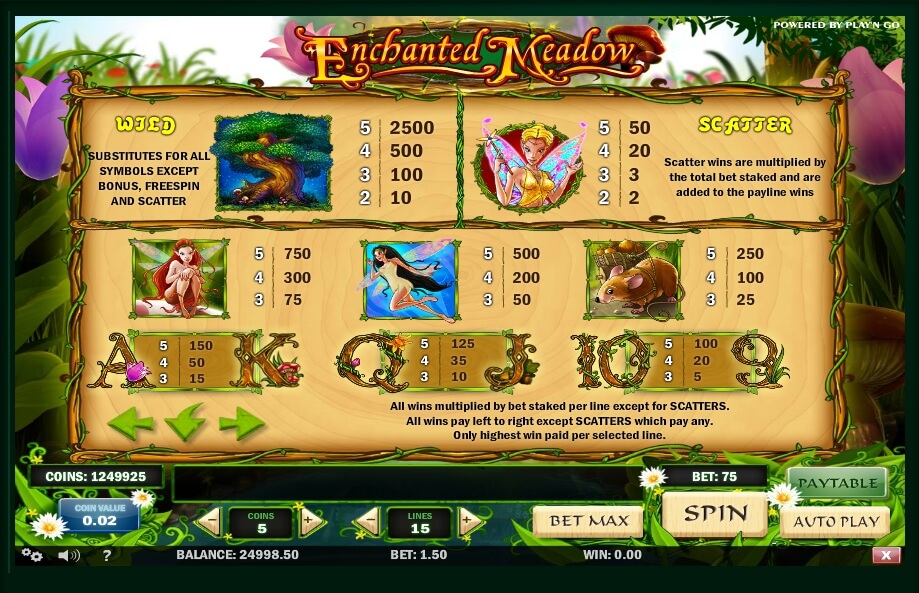Click the Bet Max button
919x593 pixels.
pos(588,521)
